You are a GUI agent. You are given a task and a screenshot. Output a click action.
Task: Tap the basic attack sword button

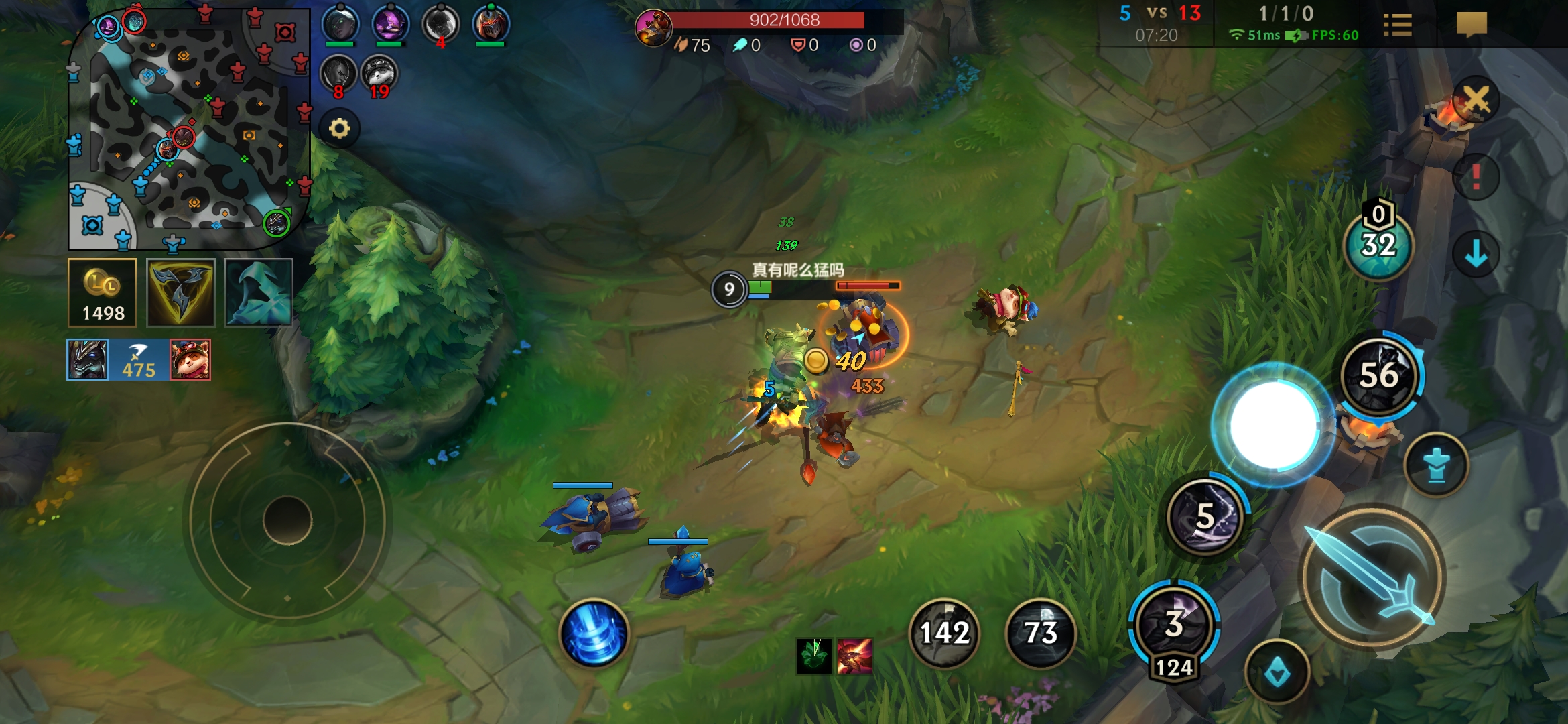(x=1371, y=578)
